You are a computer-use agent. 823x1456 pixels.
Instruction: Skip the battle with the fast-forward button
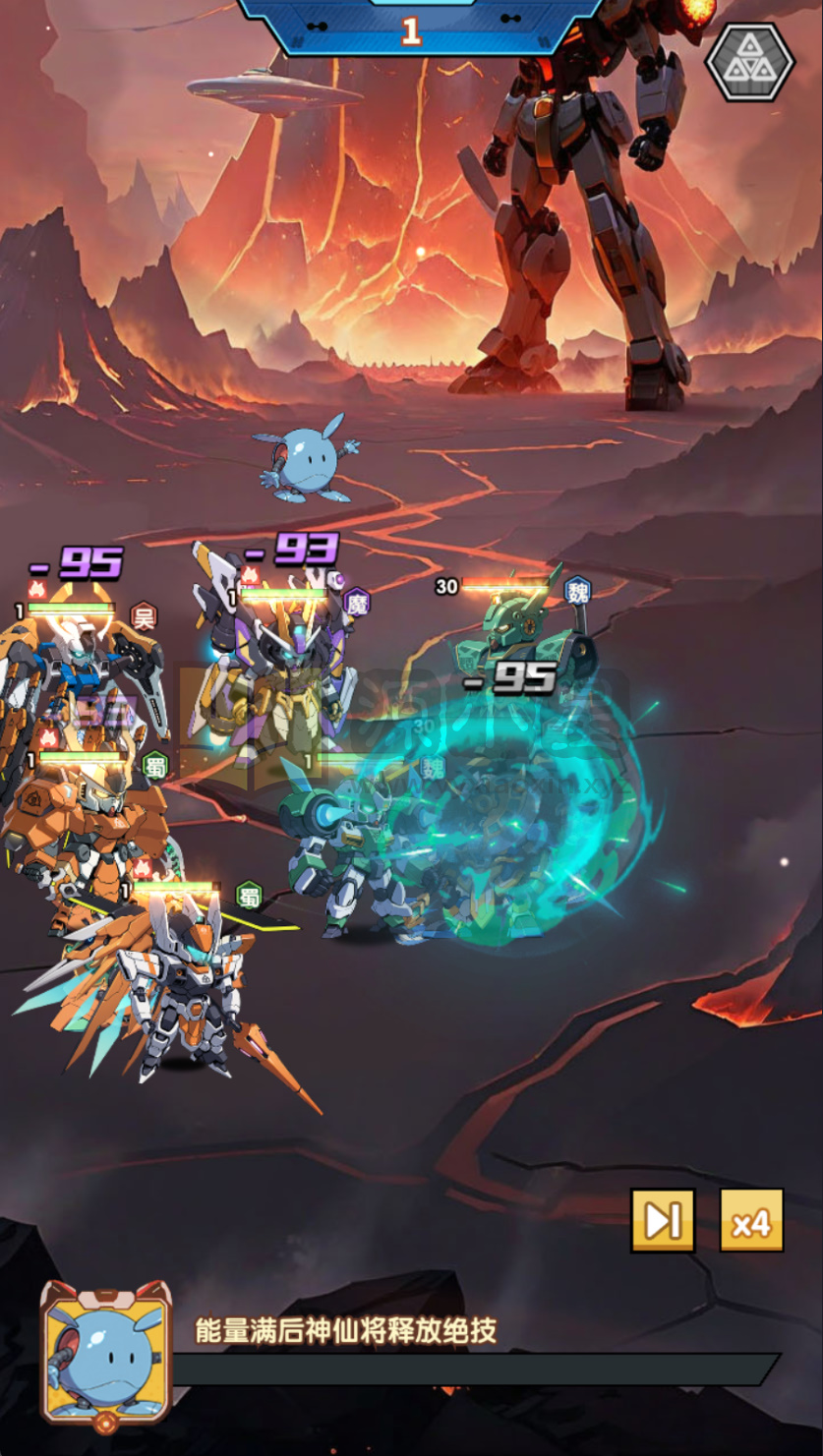(x=663, y=1220)
